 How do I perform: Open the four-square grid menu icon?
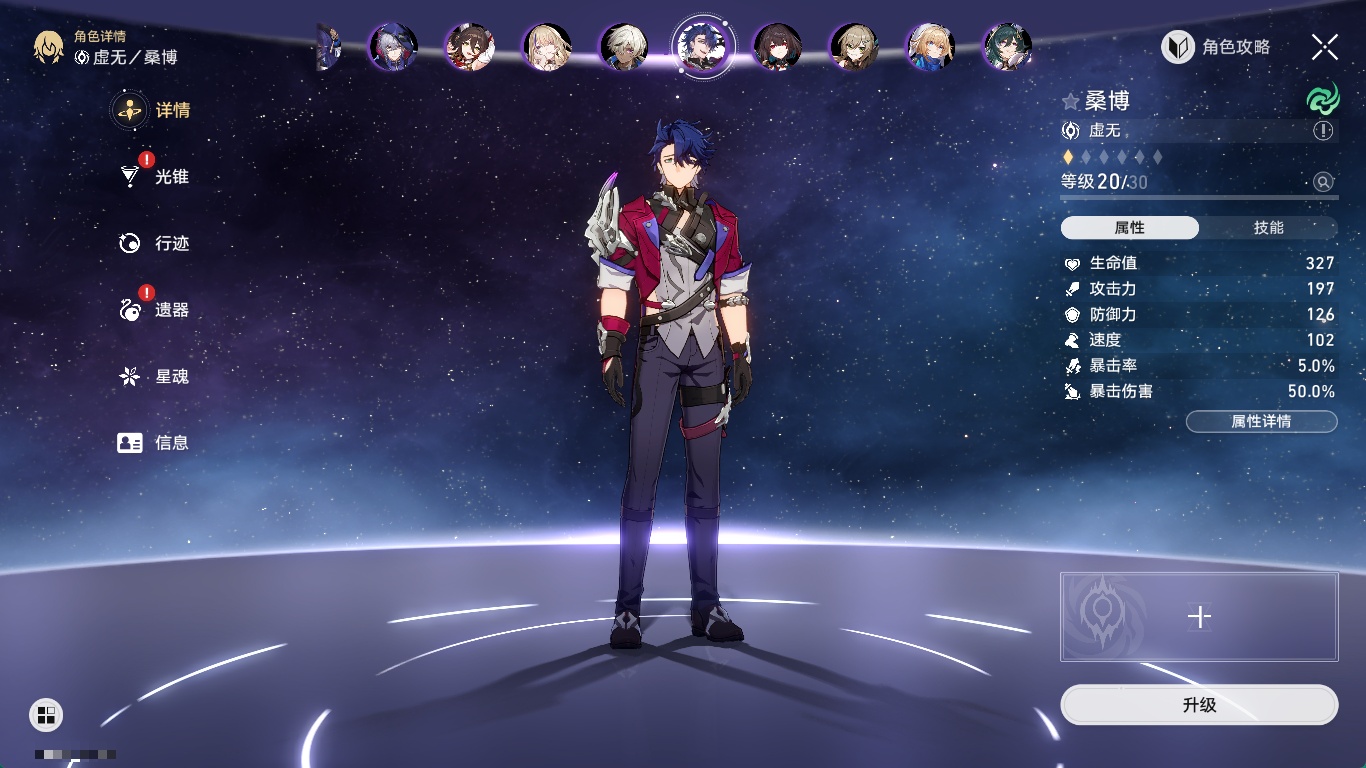(x=46, y=714)
